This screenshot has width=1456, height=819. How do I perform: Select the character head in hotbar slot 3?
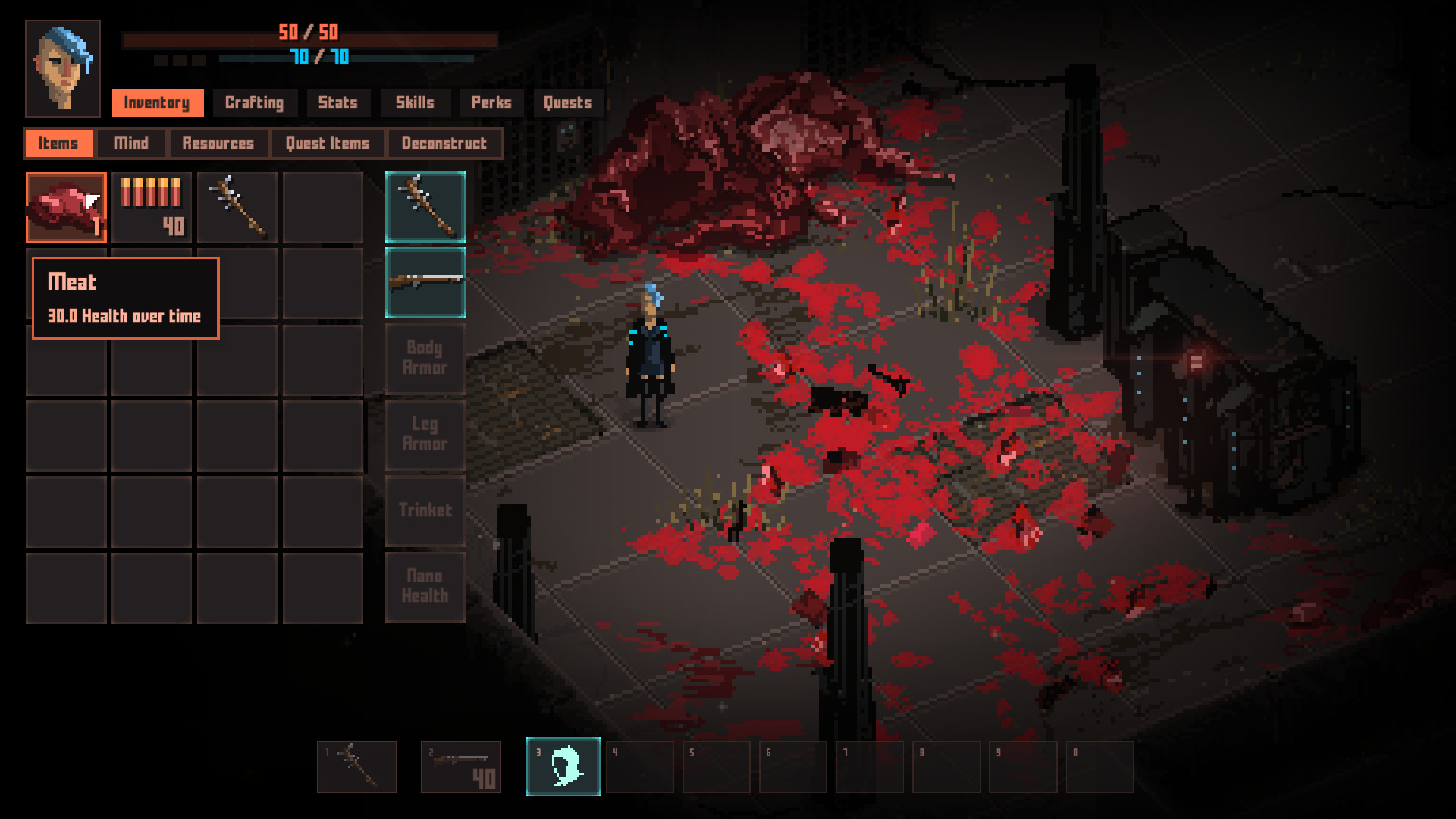click(563, 767)
